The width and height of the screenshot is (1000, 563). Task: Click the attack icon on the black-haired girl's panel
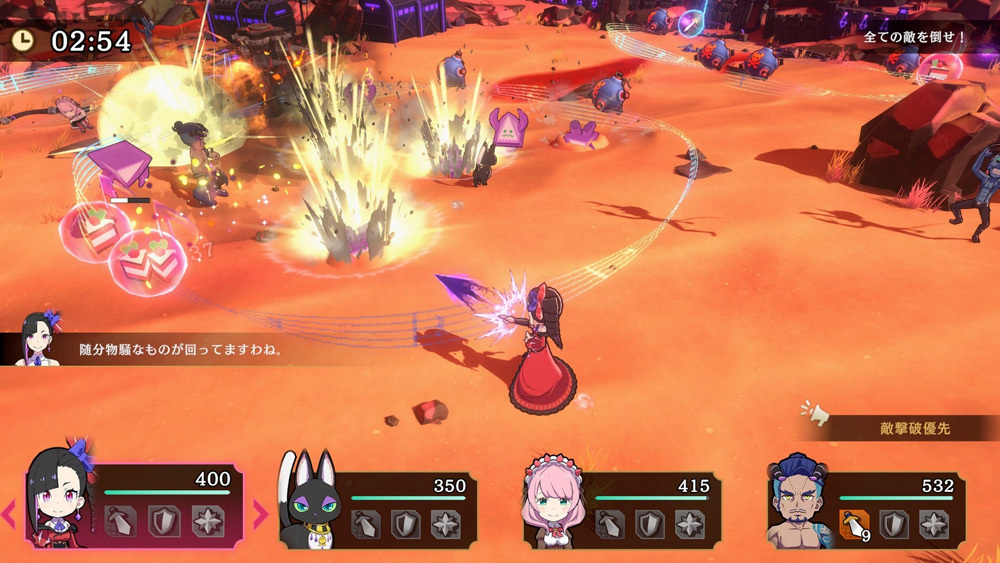tap(120, 521)
